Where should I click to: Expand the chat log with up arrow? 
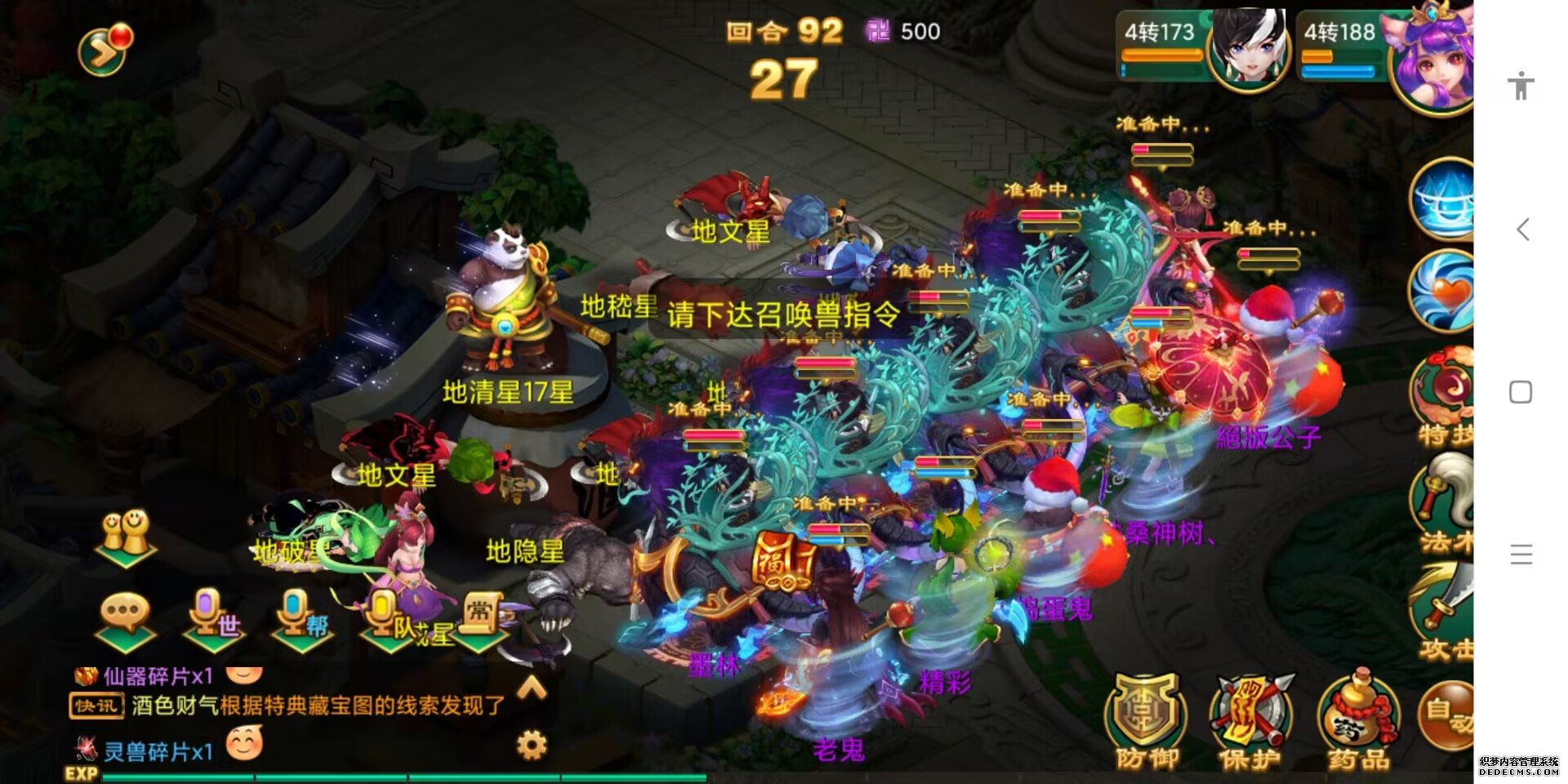532,688
